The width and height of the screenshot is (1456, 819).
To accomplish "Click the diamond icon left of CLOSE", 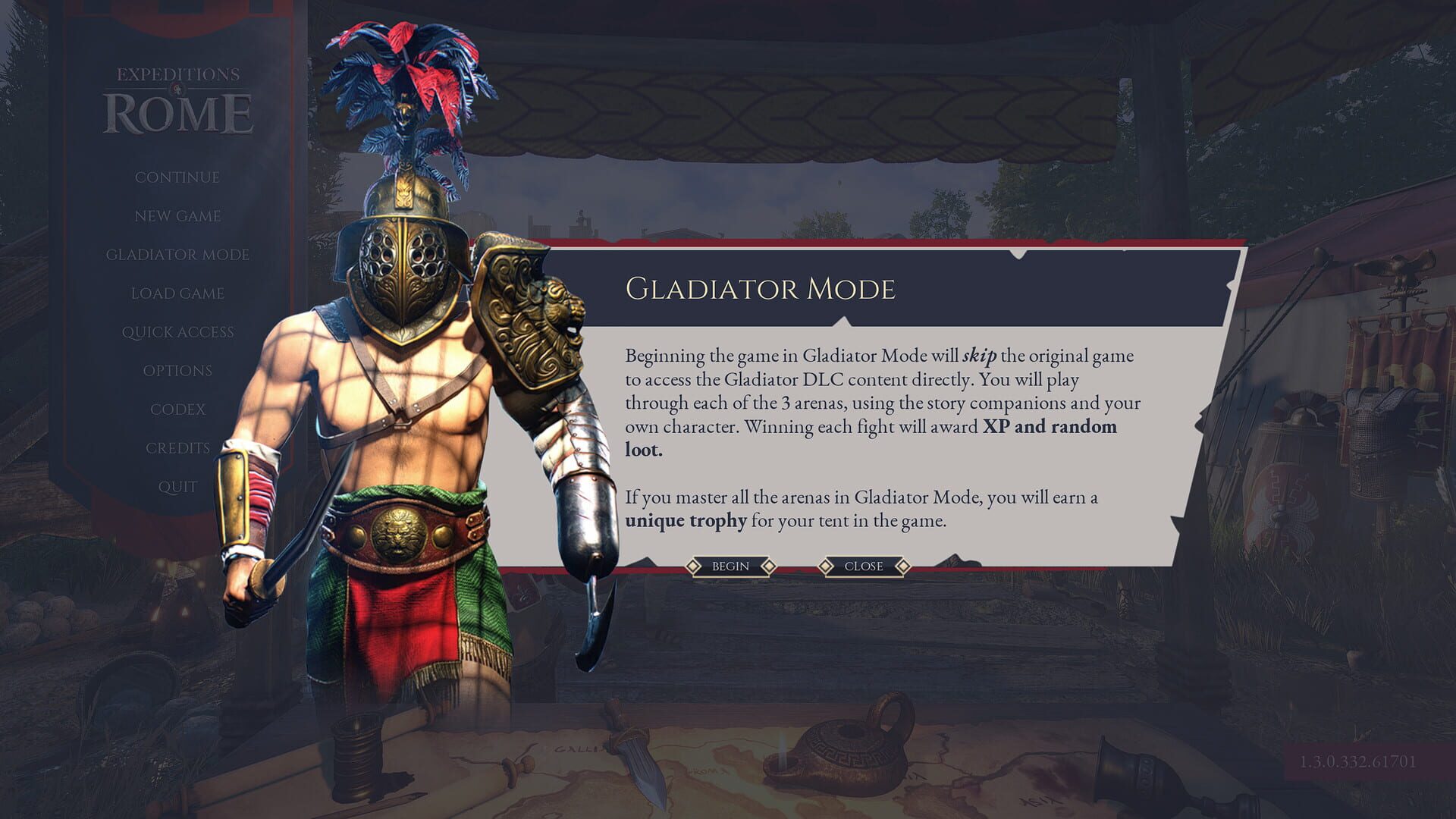I will pyautogui.click(x=824, y=566).
